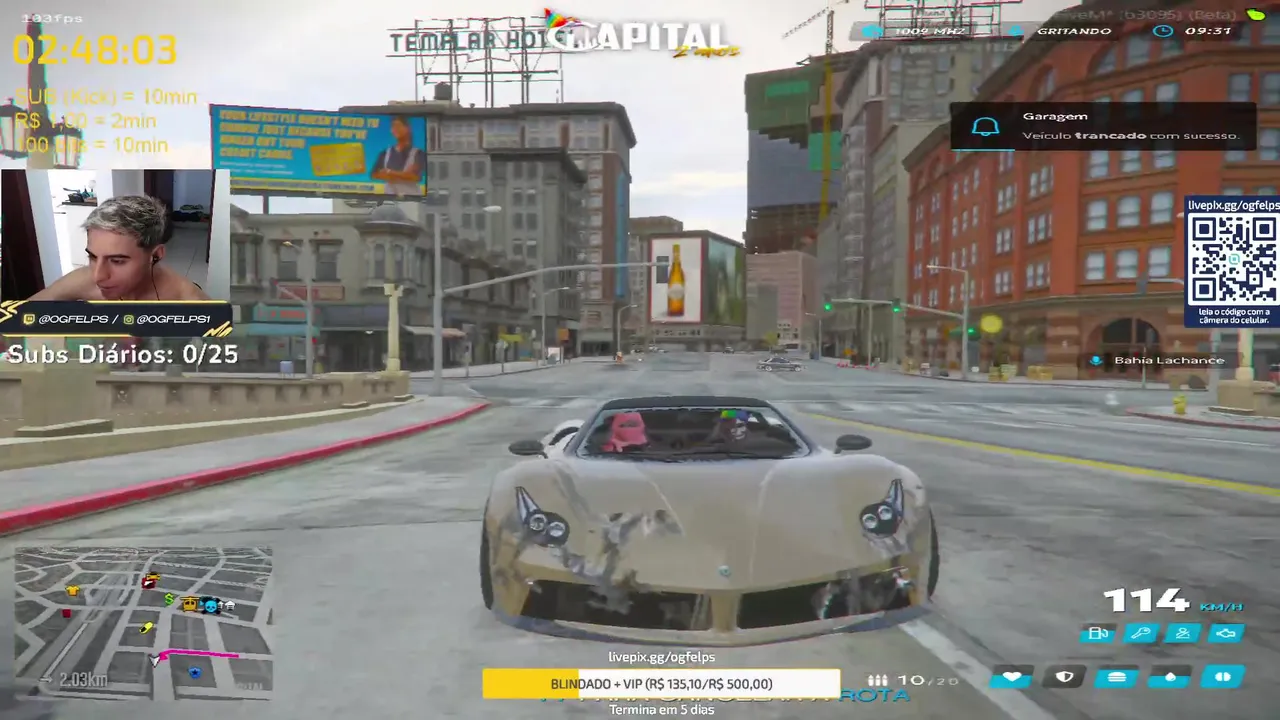Select the white house marker on minimap
The height and width of the screenshot is (720, 1280).
coord(229,604)
